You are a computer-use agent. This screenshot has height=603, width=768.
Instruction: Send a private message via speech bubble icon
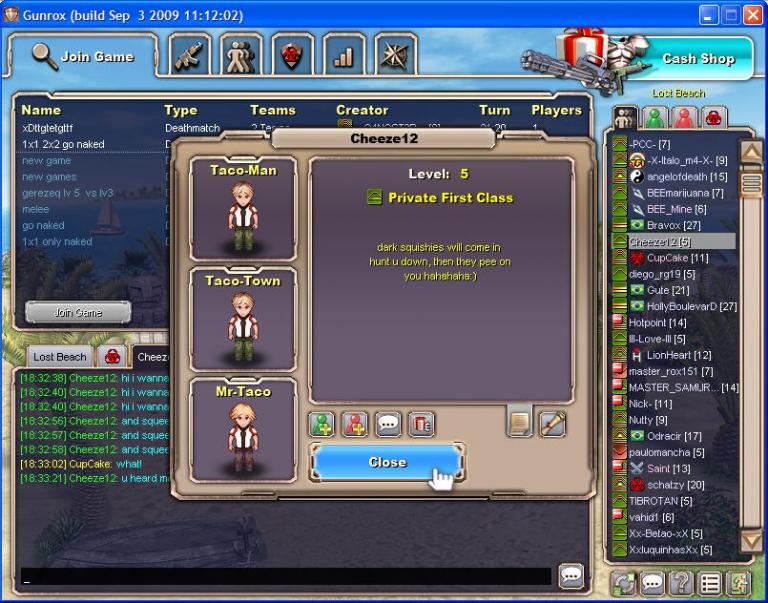click(389, 424)
